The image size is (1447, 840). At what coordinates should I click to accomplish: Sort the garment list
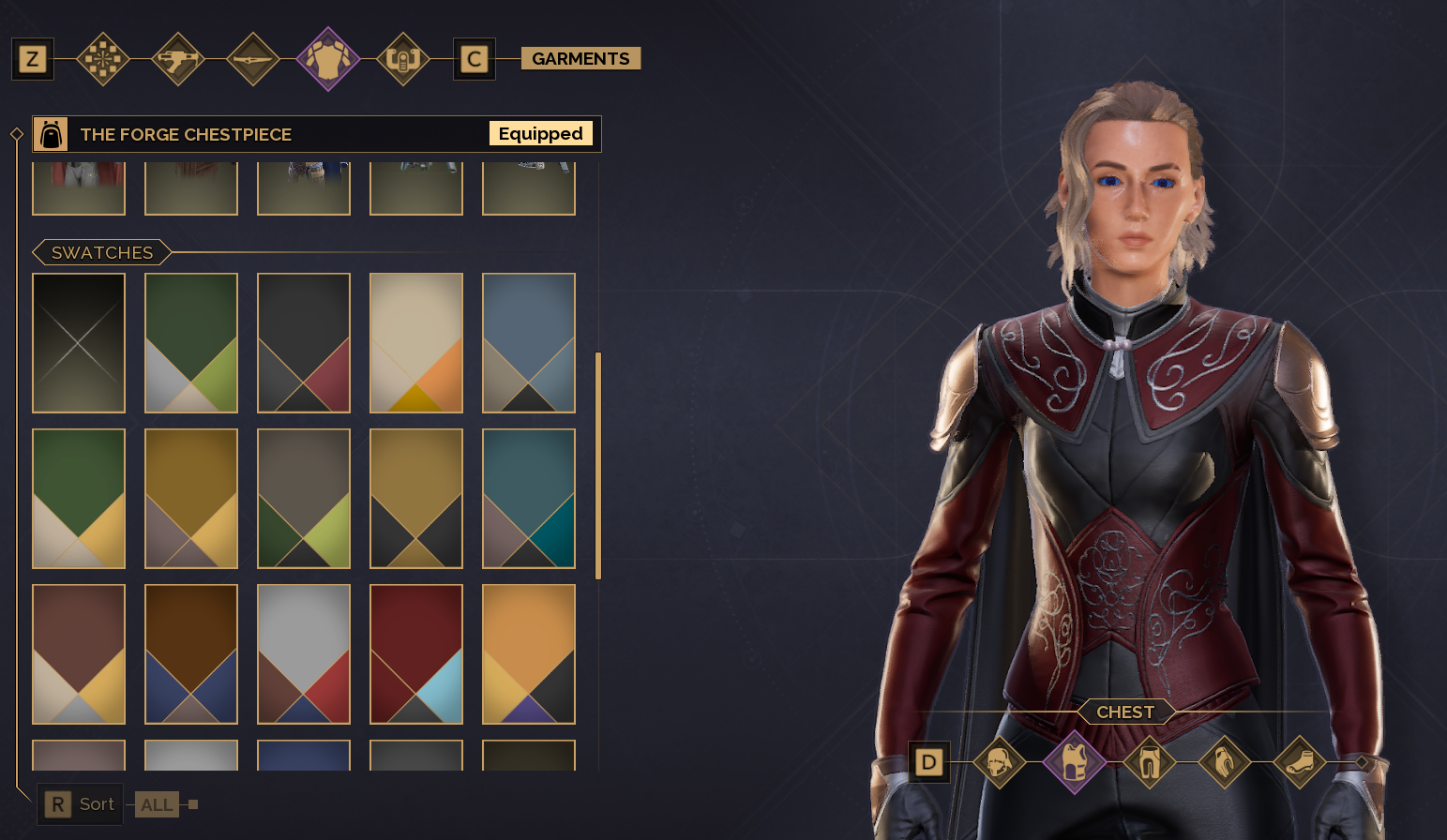pyautogui.click(x=81, y=804)
